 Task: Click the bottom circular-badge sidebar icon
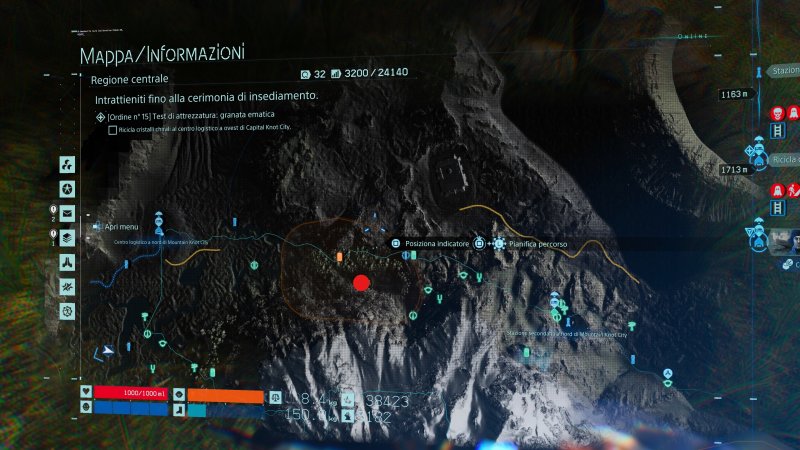click(x=67, y=311)
